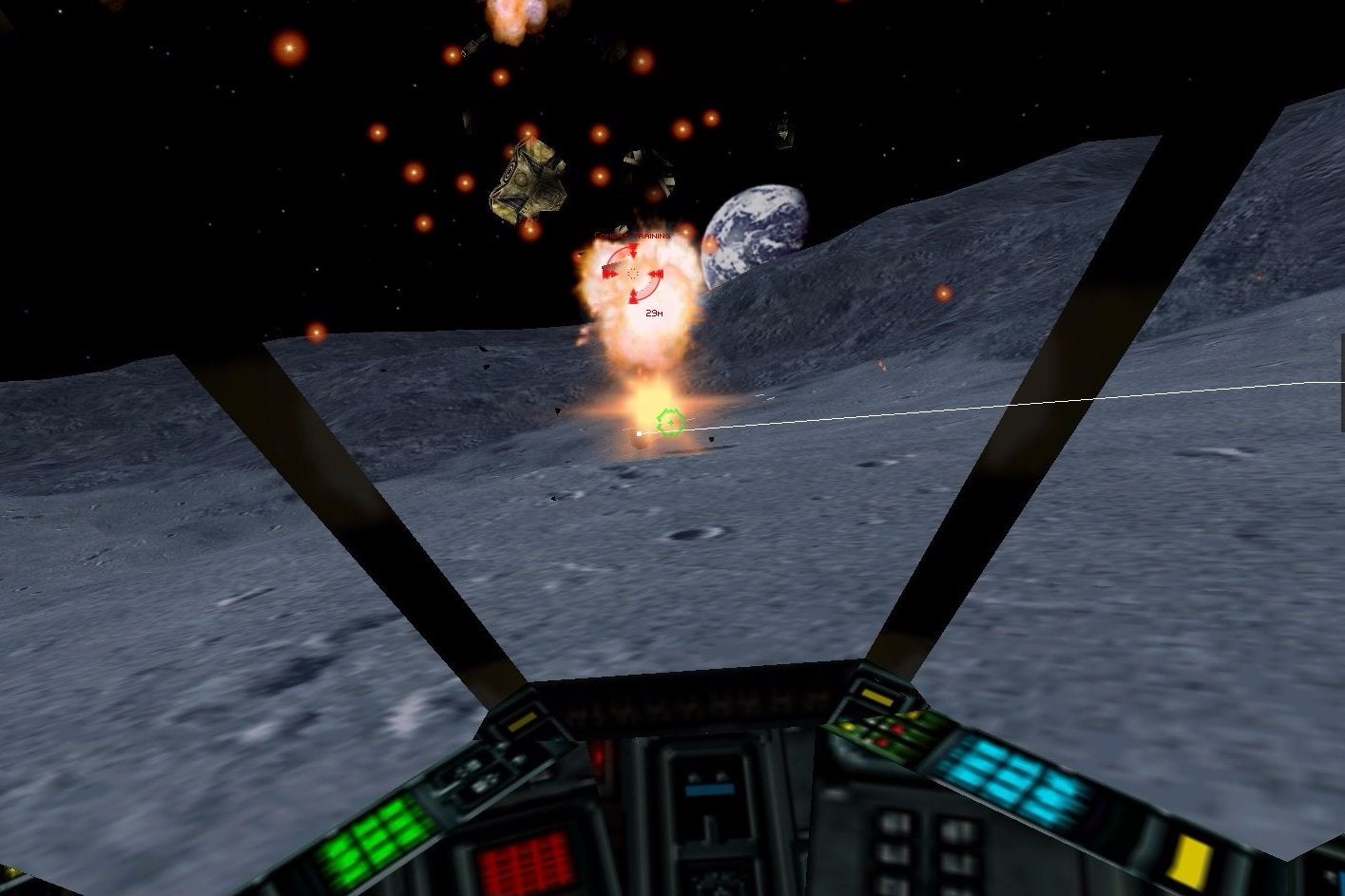Image resolution: width=1345 pixels, height=896 pixels.
Task: Click the green target lock bracket
Action: (x=670, y=420)
